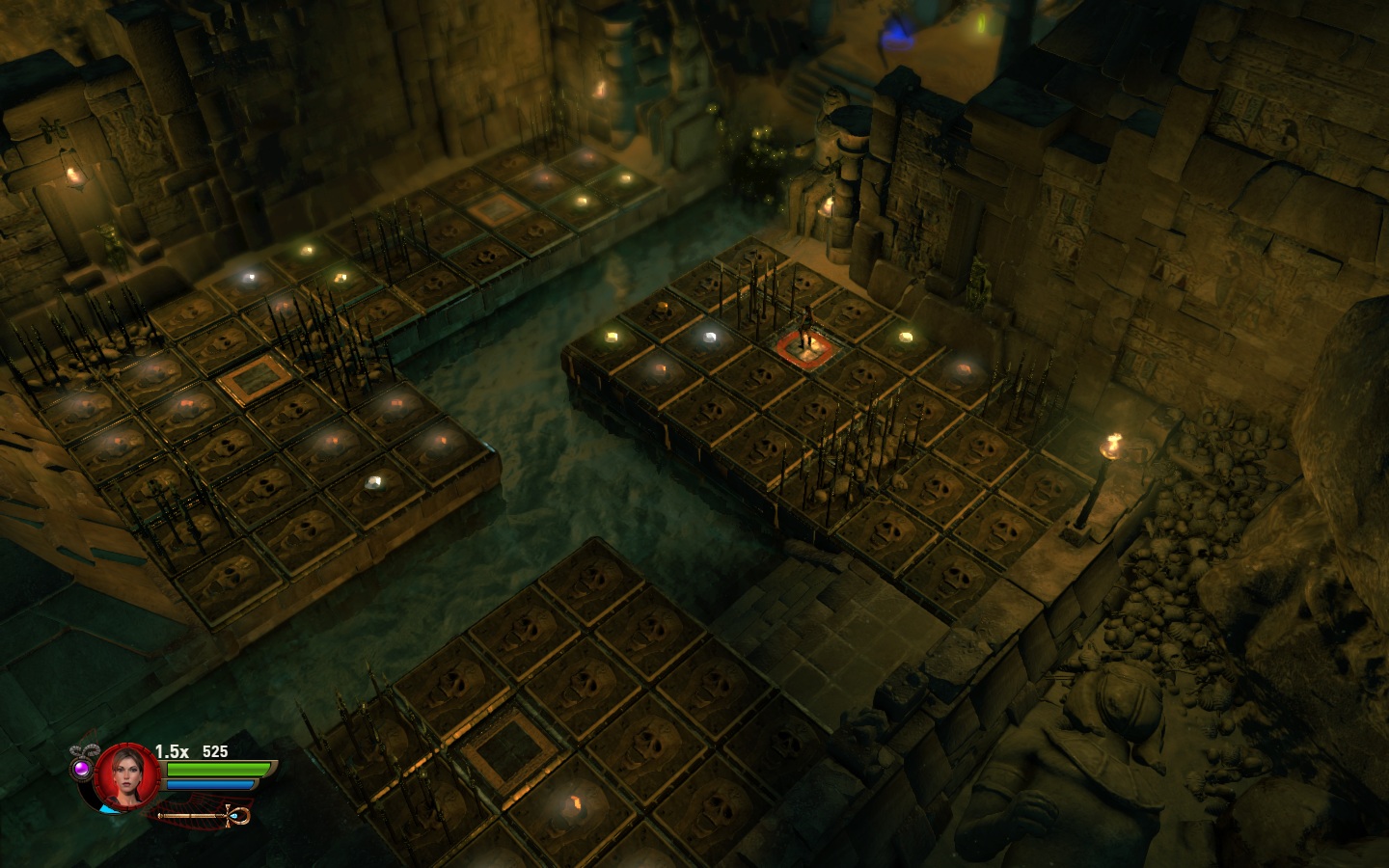The width and height of the screenshot is (1389, 868).
Task: Select the Staff of Osiris weapon icon
Action: point(204,817)
